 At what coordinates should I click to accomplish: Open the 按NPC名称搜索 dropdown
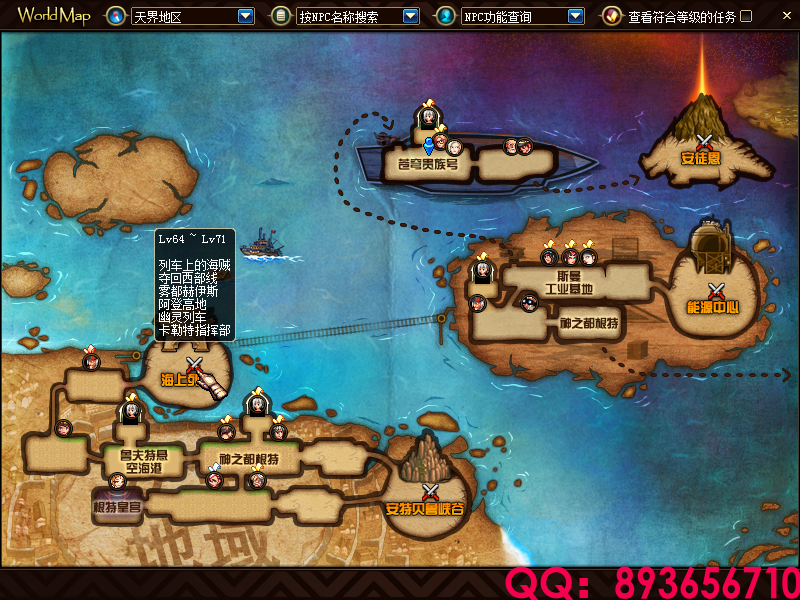click(x=410, y=17)
